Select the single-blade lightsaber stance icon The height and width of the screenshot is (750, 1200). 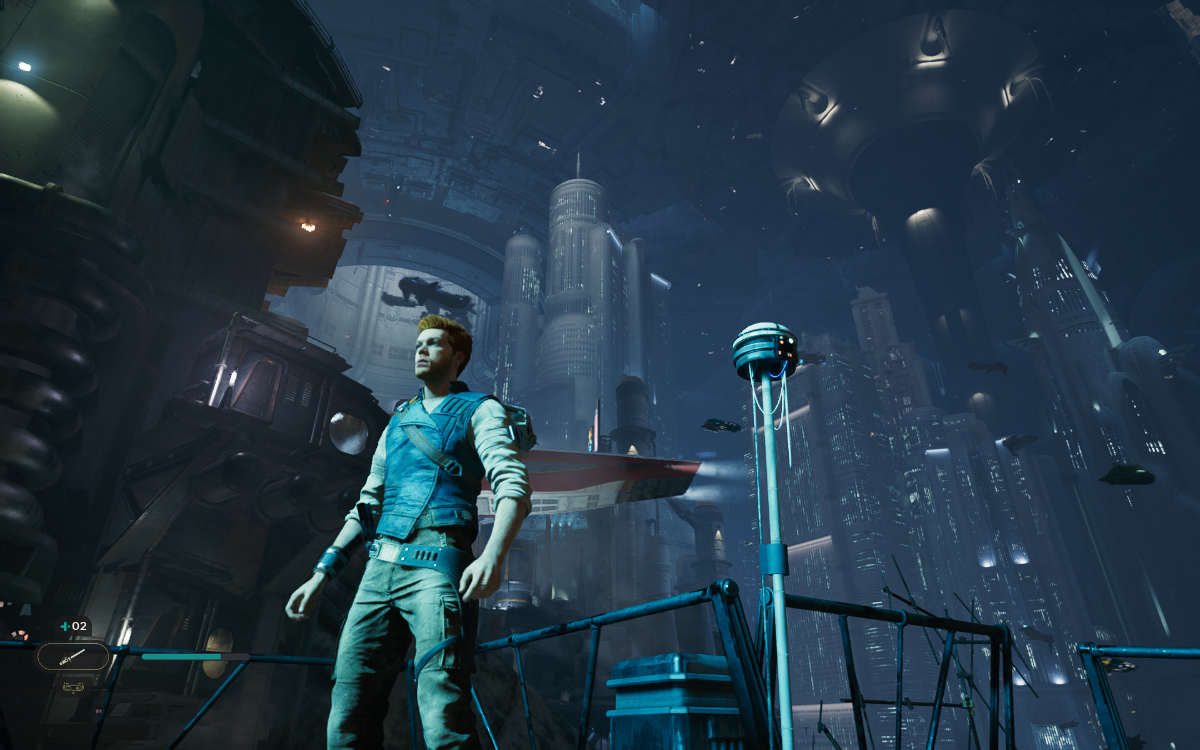point(72,657)
